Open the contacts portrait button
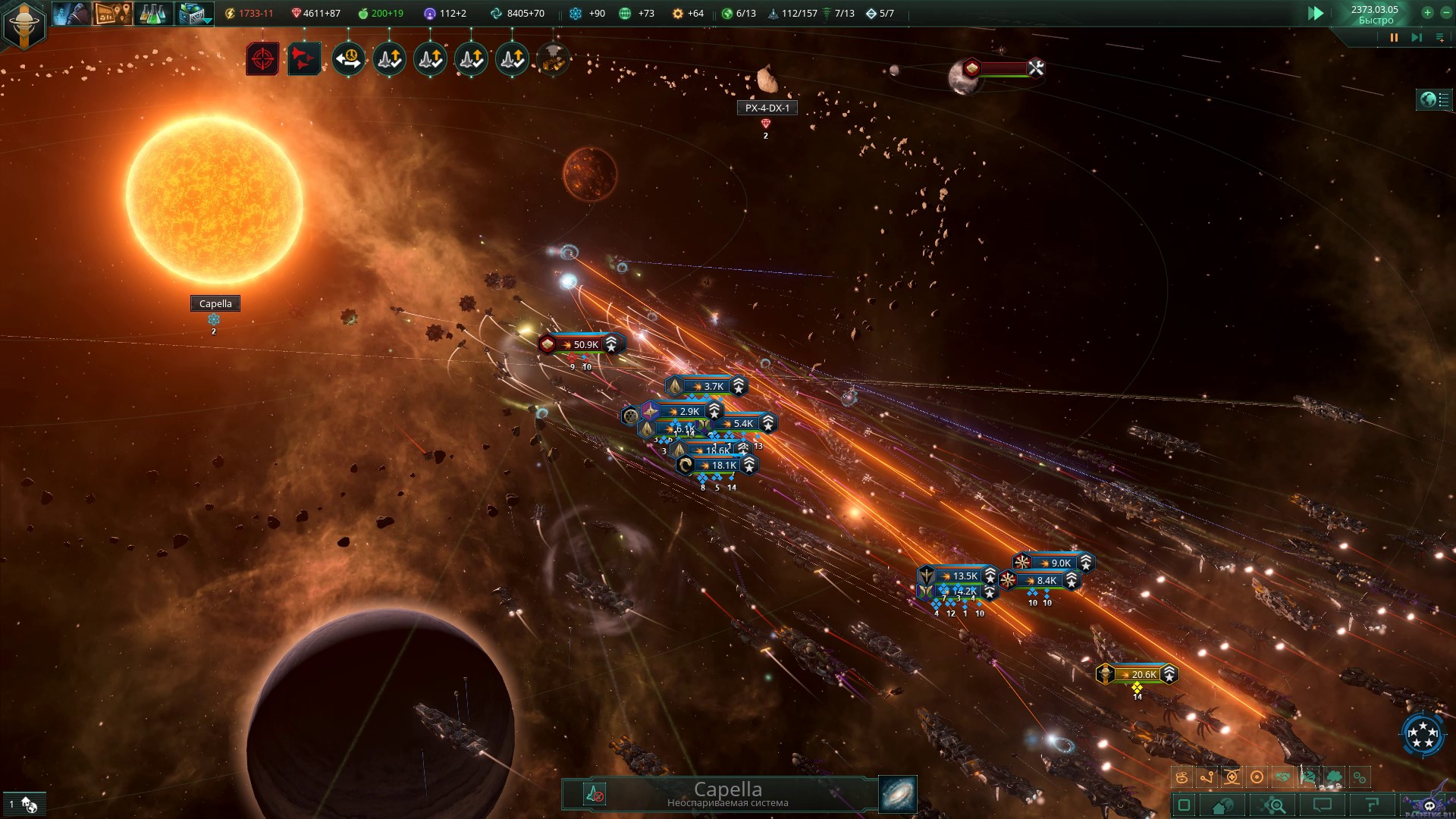Viewport: 1456px width, 819px height. pyautogui.click(x=71, y=14)
